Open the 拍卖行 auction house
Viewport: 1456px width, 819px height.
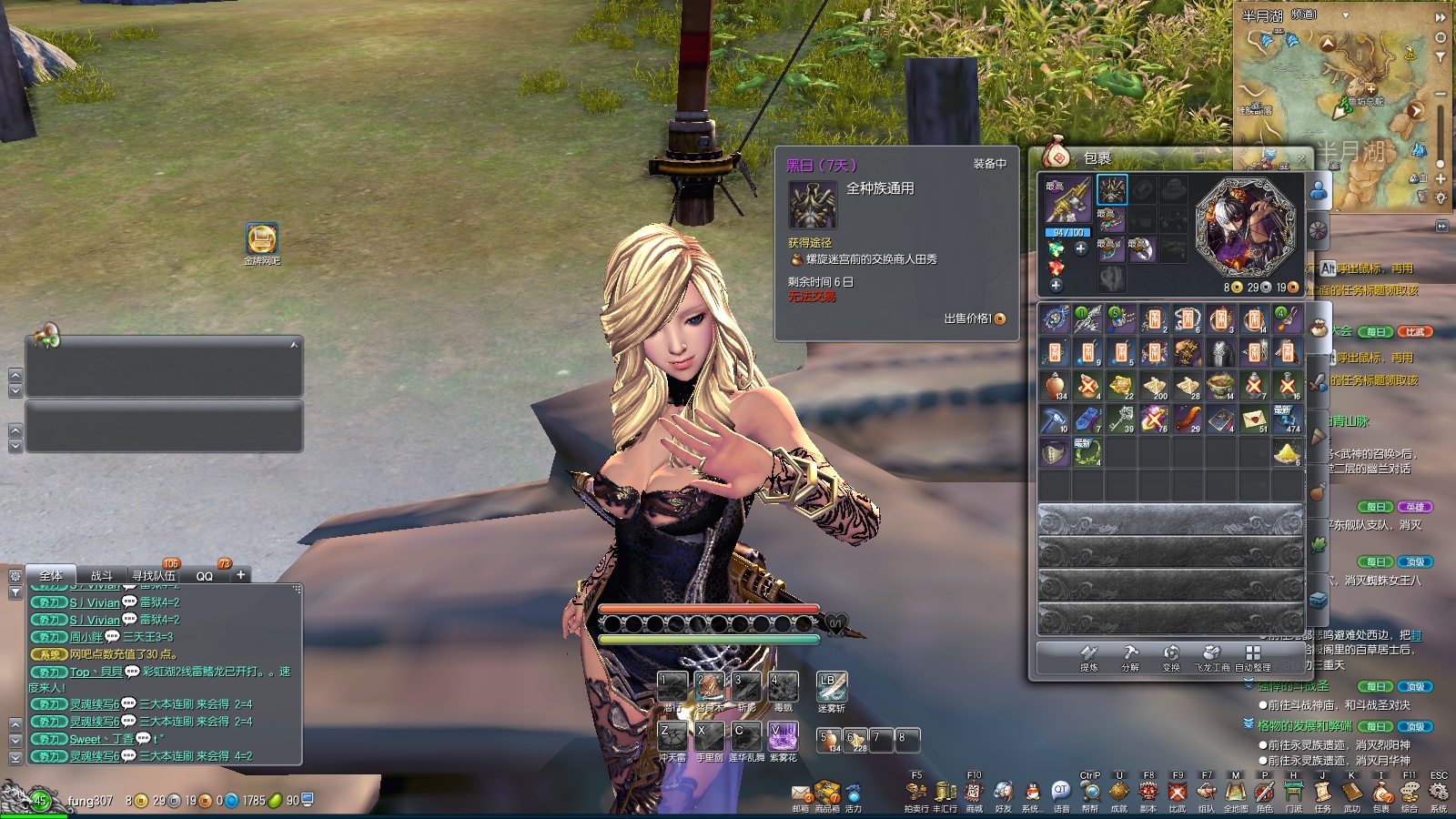[x=916, y=794]
